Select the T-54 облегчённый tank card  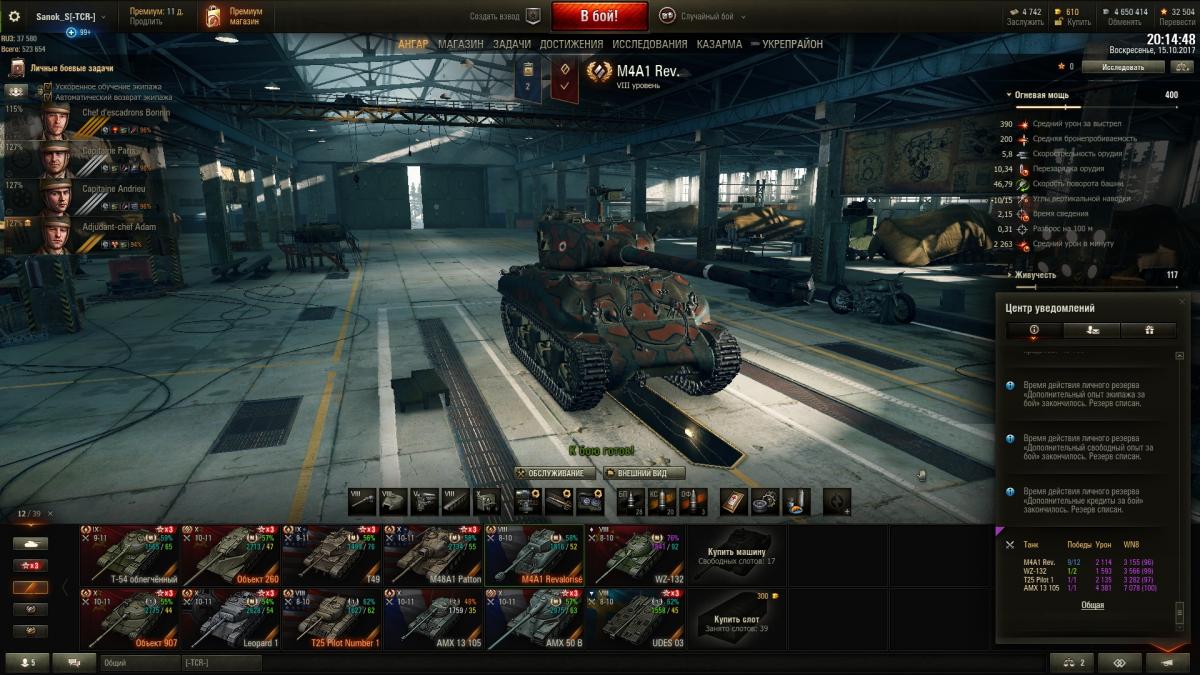tap(130, 556)
